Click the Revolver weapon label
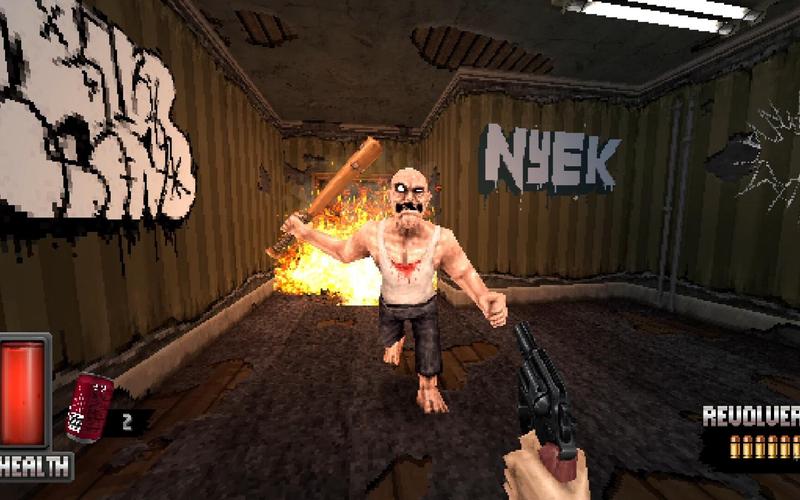This screenshot has height=500, width=800. [751, 416]
